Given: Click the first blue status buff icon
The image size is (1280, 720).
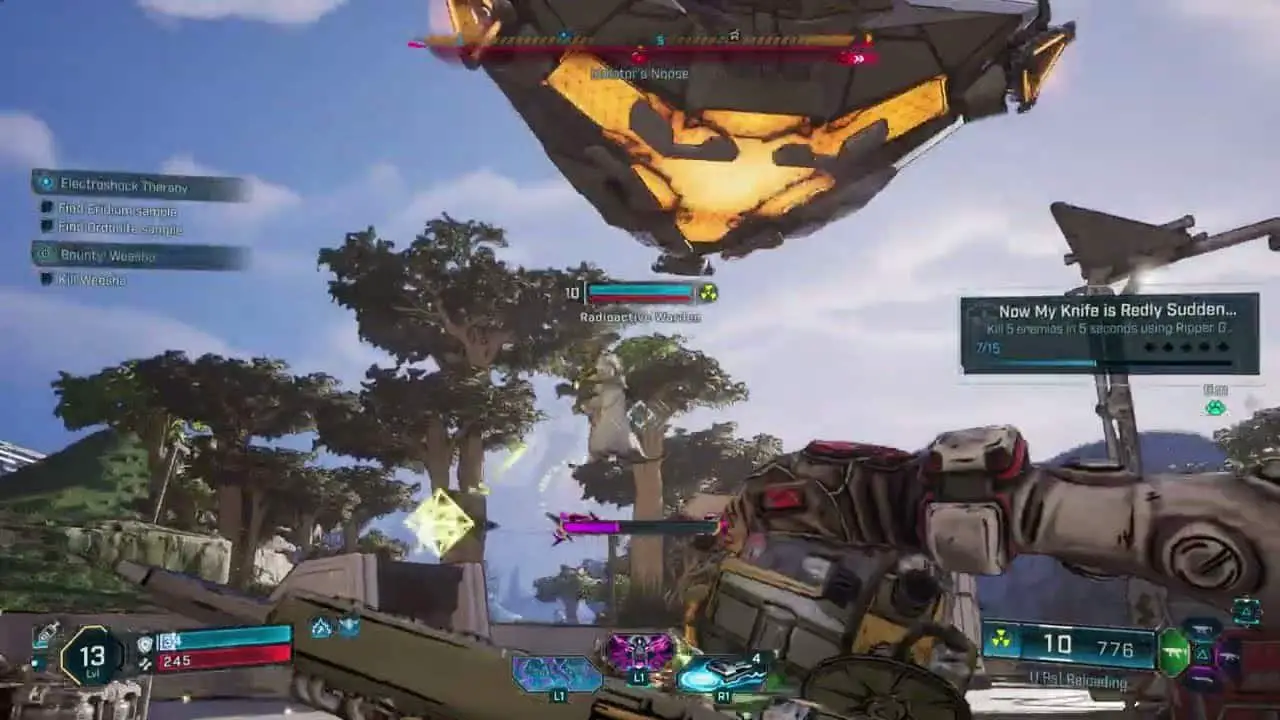Looking at the screenshot, I should tap(322, 627).
